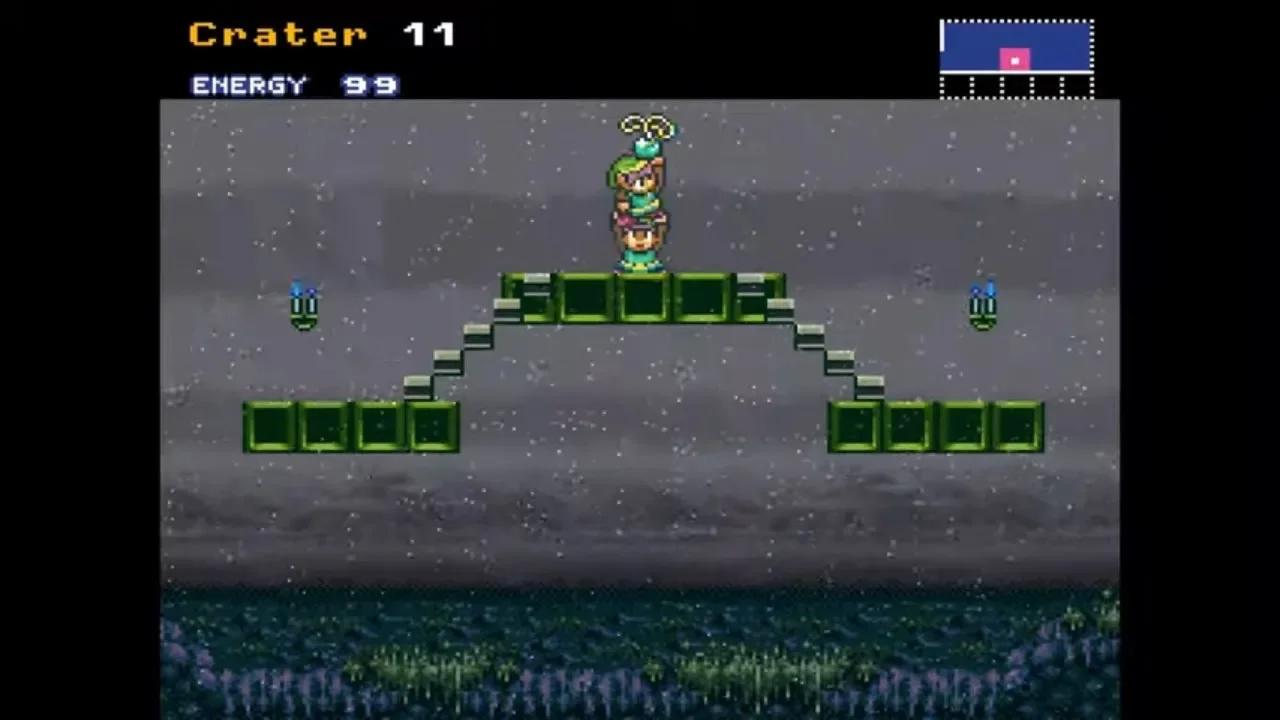Click the swampy vegetation at the bottom
Image resolution: width=1280 pixels, height=720 pixels.
pyautogui.click(x=640, y=660)
